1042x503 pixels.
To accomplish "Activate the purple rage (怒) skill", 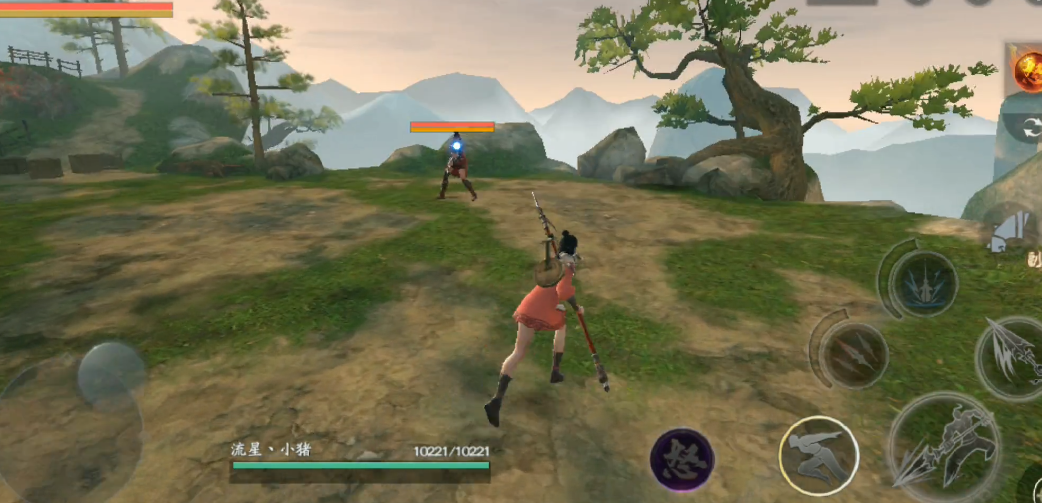I will click(x=682, y=459).
